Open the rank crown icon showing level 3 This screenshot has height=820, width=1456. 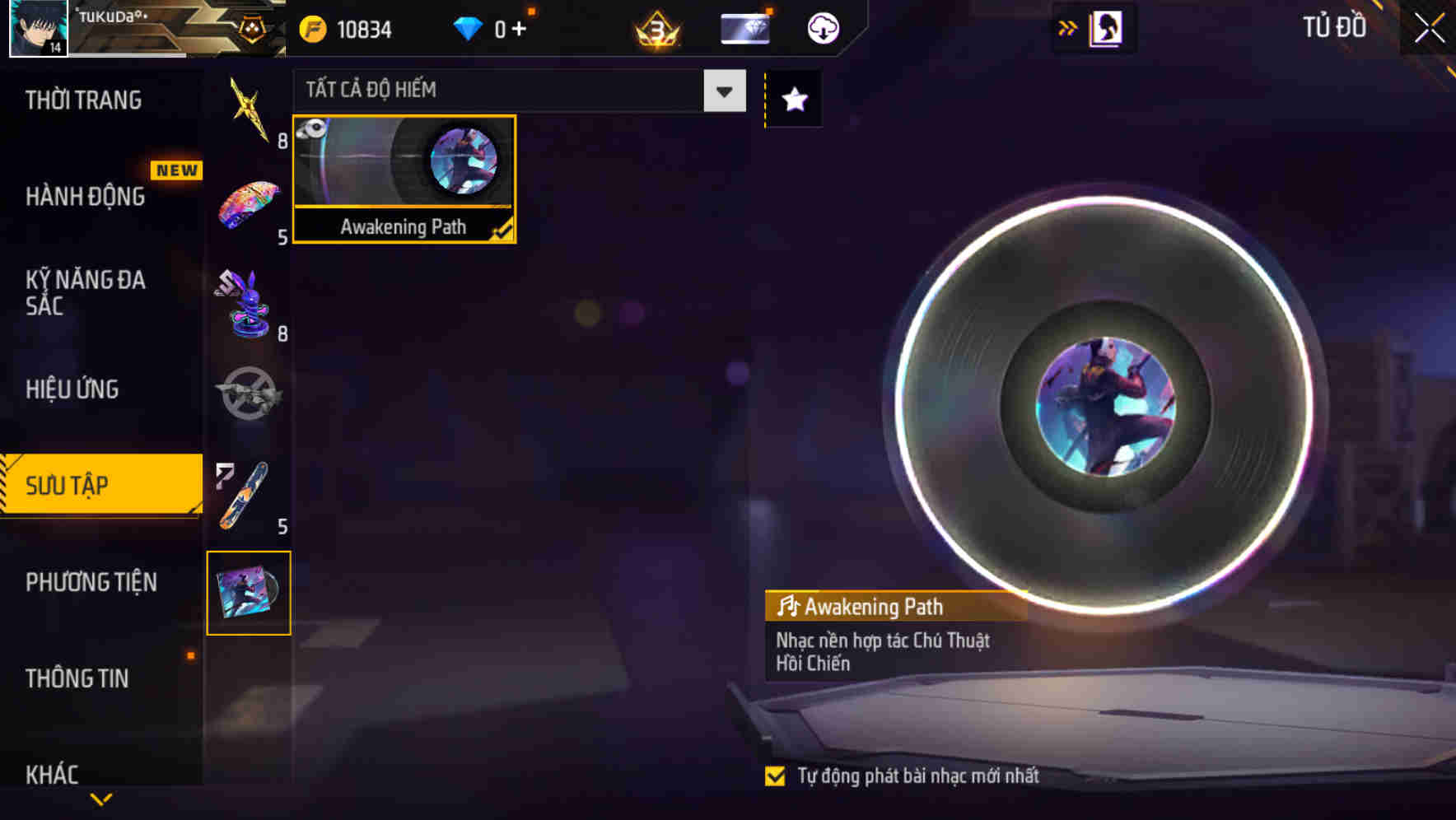(655, 27)
